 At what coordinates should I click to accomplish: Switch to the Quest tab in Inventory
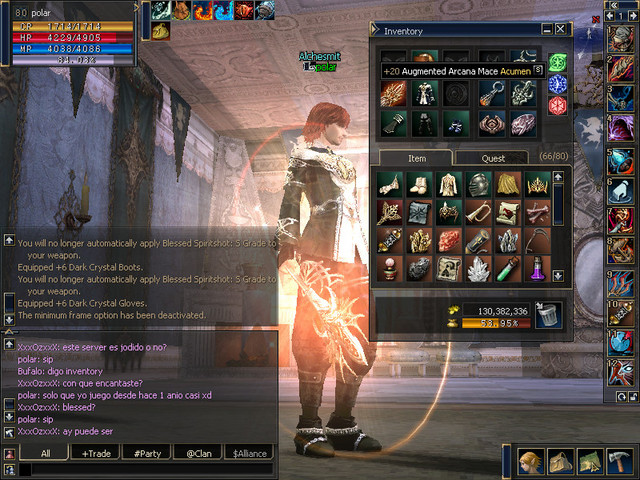pyautogui.click(x=493, y=158)
